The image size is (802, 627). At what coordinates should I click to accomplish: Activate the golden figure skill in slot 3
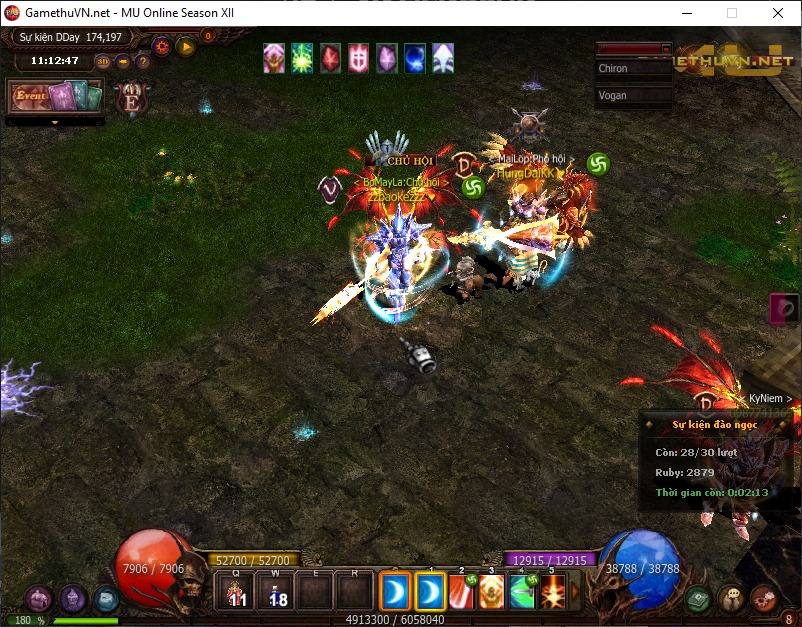pos(492,592)
